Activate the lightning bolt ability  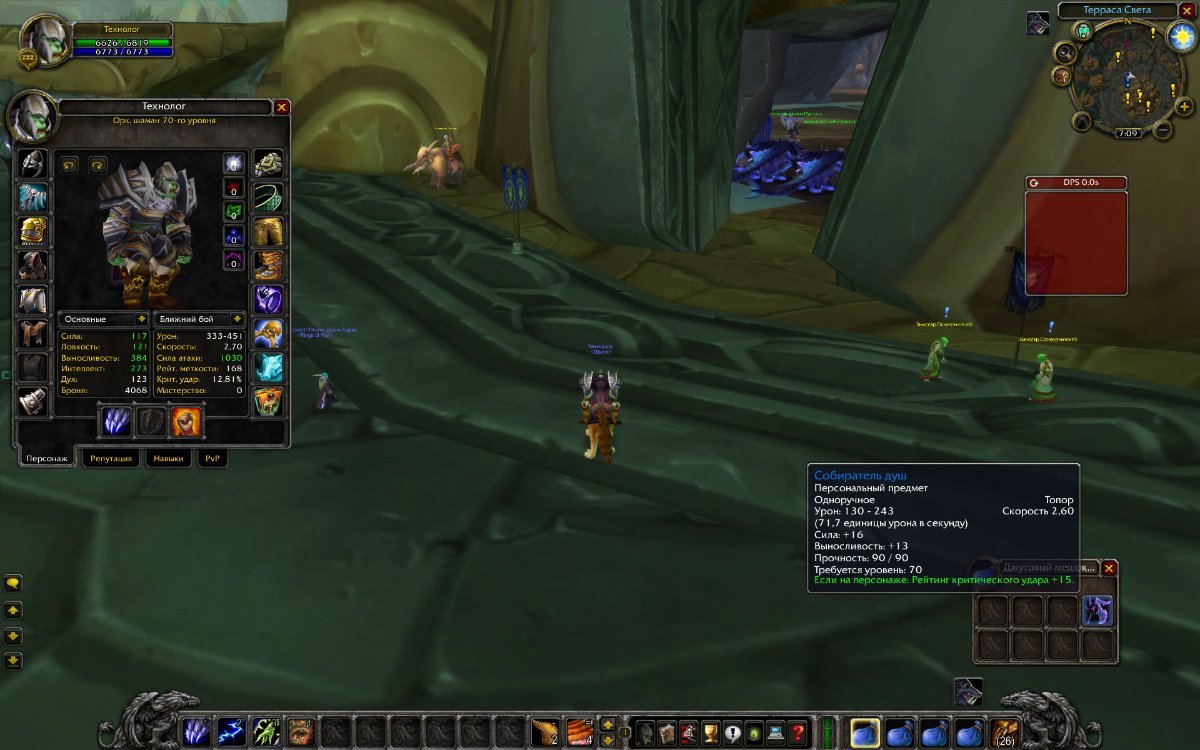[232, 733]
